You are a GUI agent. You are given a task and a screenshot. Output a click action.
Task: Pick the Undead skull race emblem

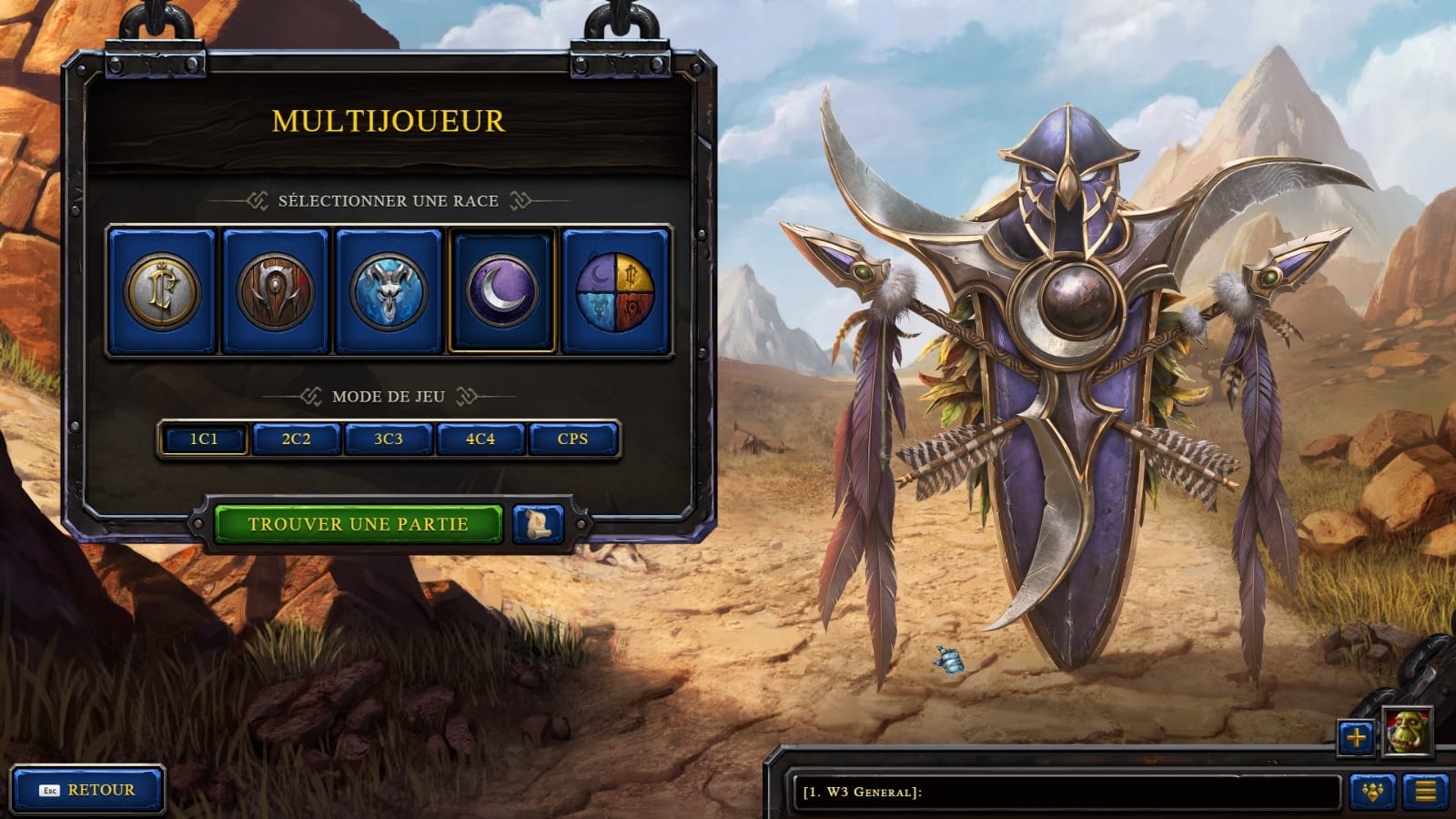pos(389,291)
